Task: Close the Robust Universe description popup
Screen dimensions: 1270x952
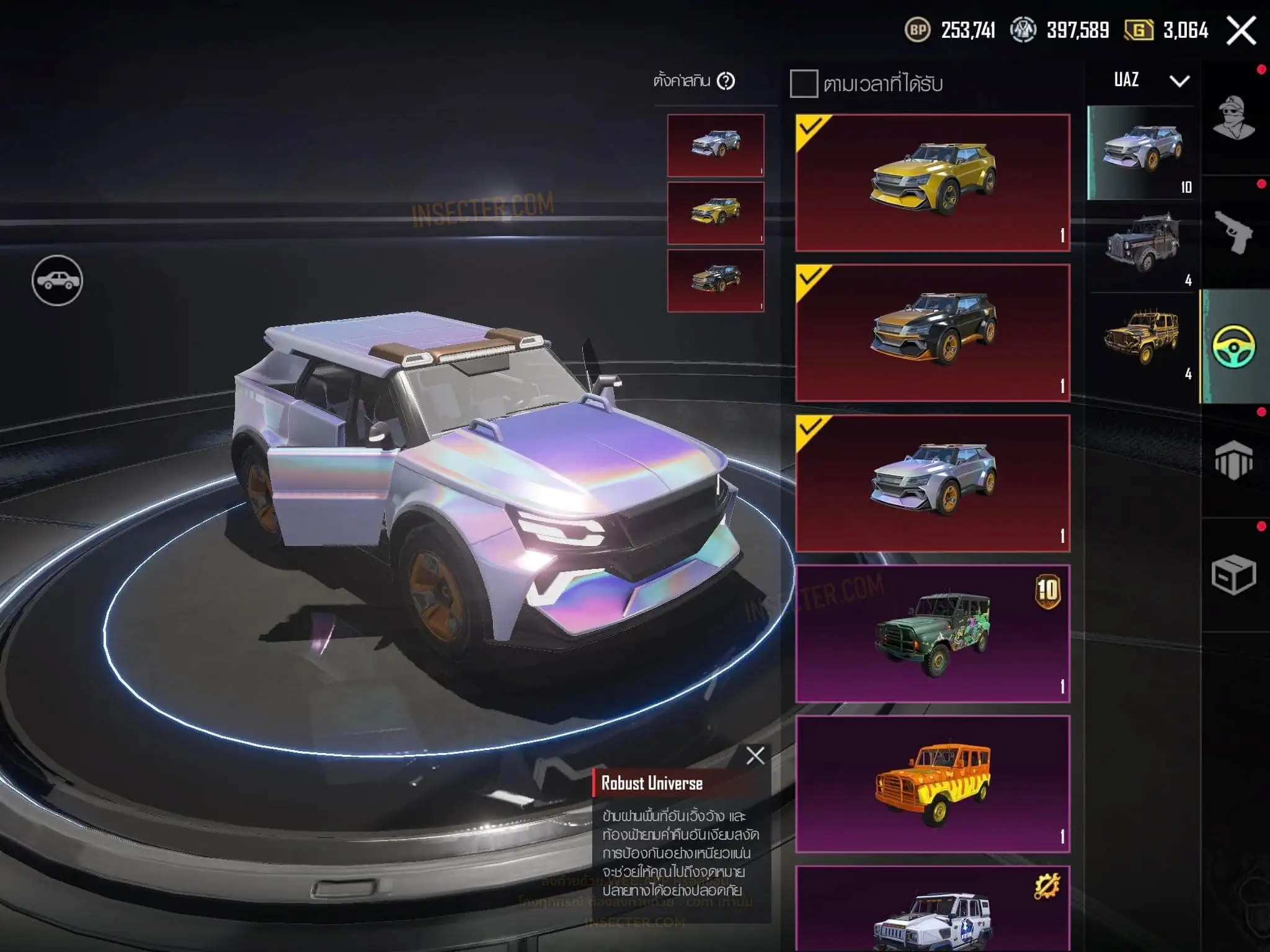Action: pos(755,756)
